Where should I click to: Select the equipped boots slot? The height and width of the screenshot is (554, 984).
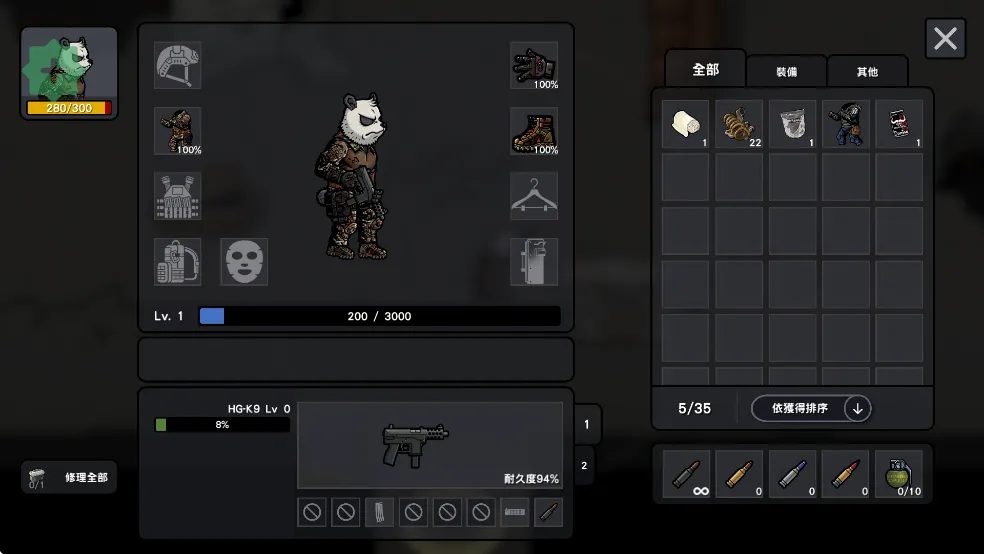[x=534, y=131]
